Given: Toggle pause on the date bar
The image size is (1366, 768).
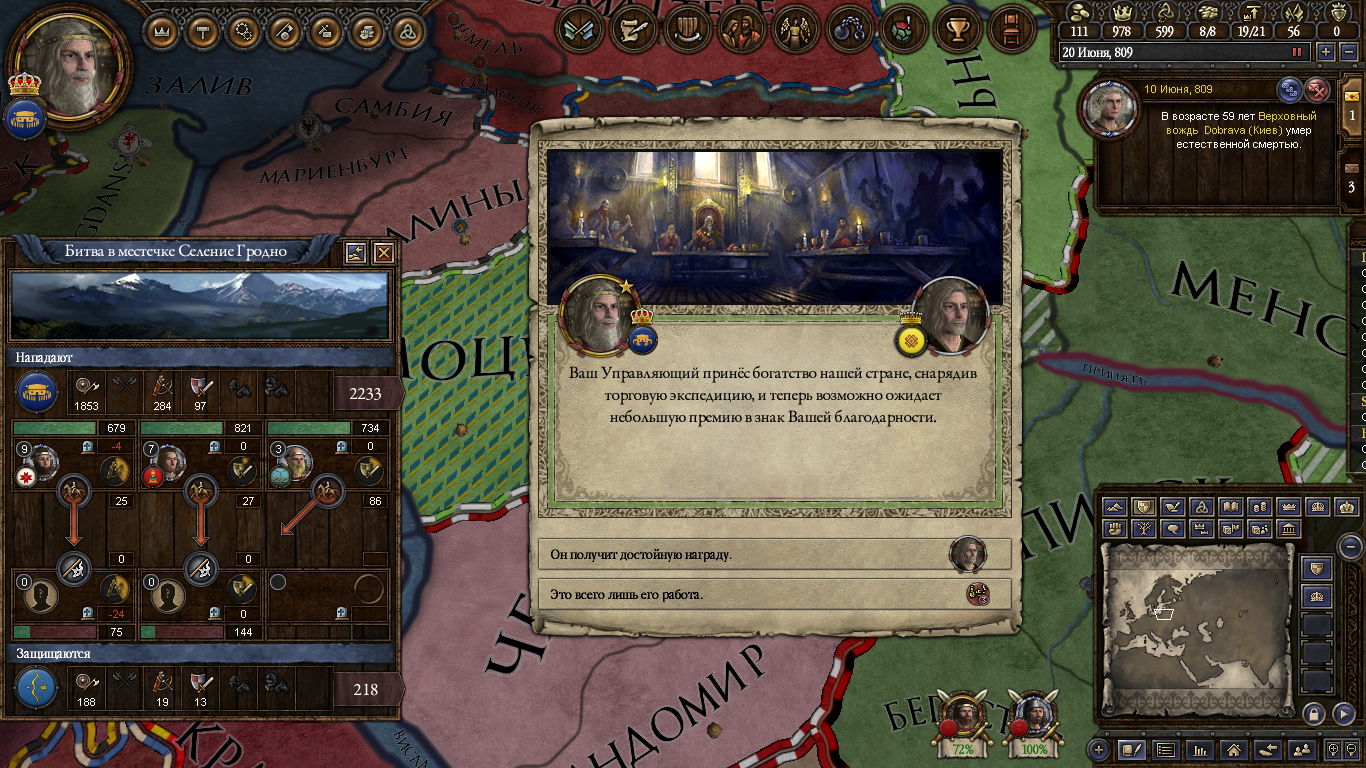Looking at the screenshot, I should tap(1298, 52).
